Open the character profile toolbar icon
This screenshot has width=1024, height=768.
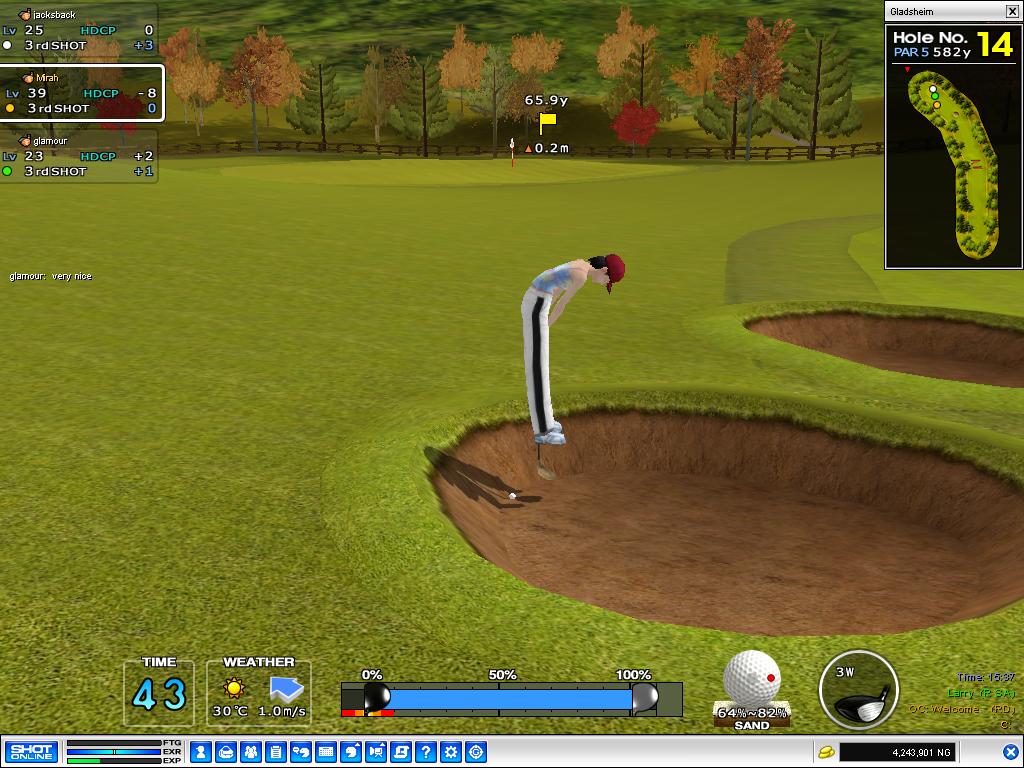pos(201,752)
